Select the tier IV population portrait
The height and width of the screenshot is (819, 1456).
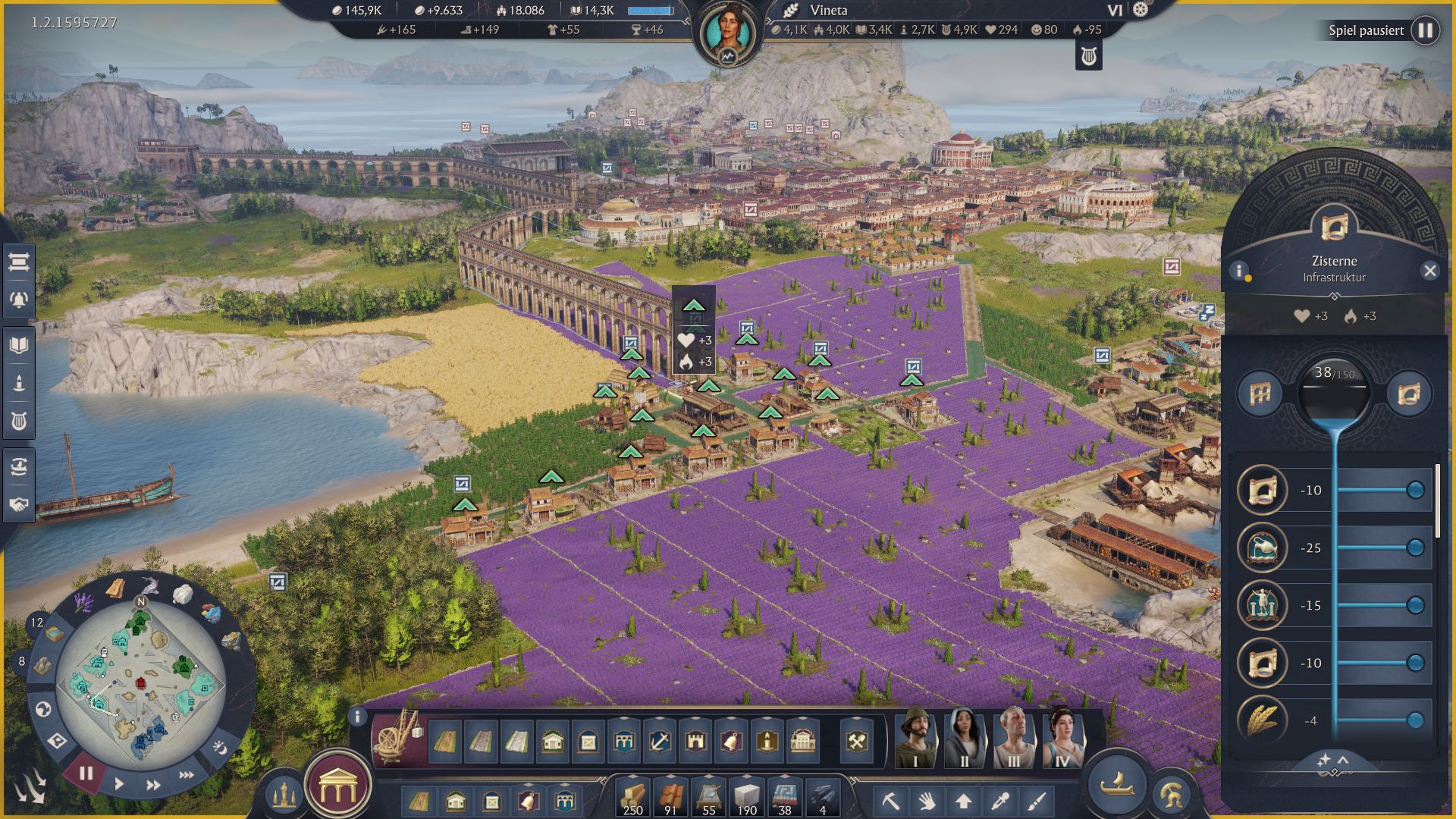(1062, 739)
